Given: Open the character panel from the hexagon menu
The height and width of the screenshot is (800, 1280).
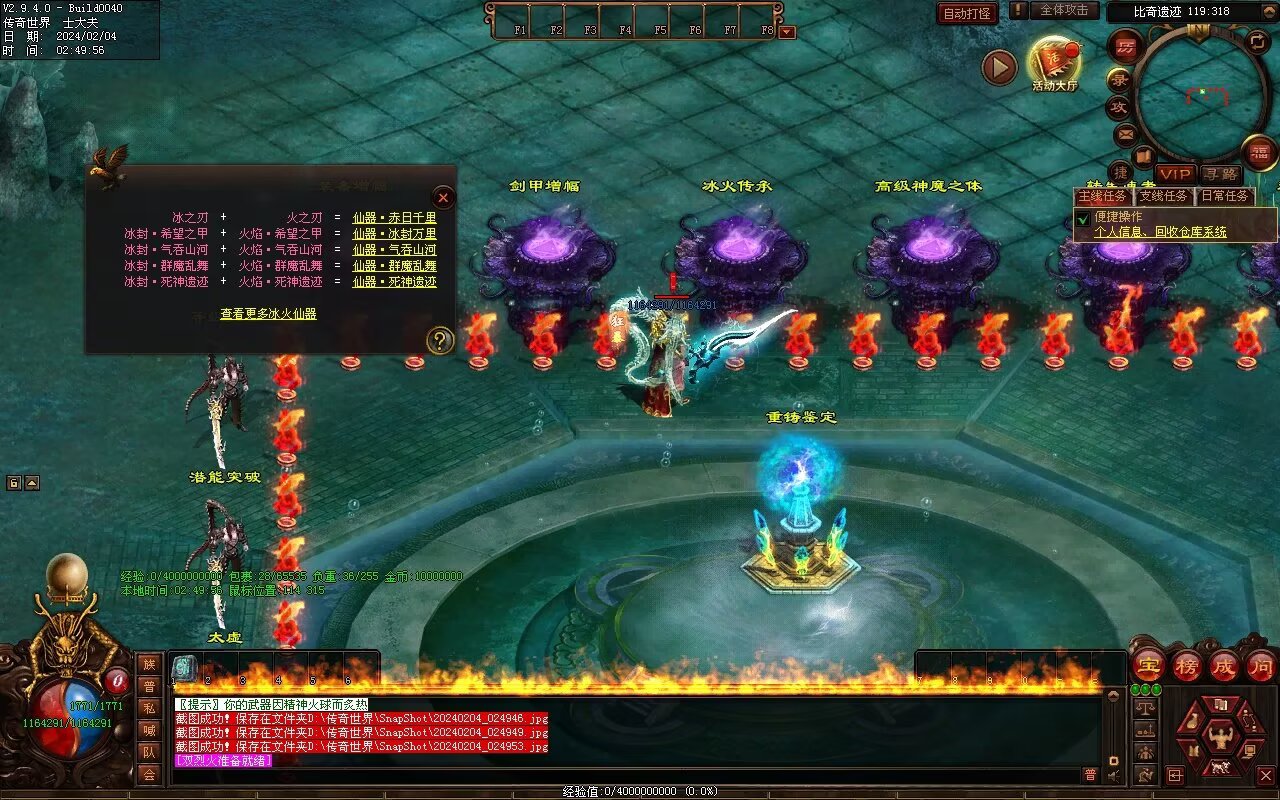Looking at the screenshot, I should tap(1219, 738).
